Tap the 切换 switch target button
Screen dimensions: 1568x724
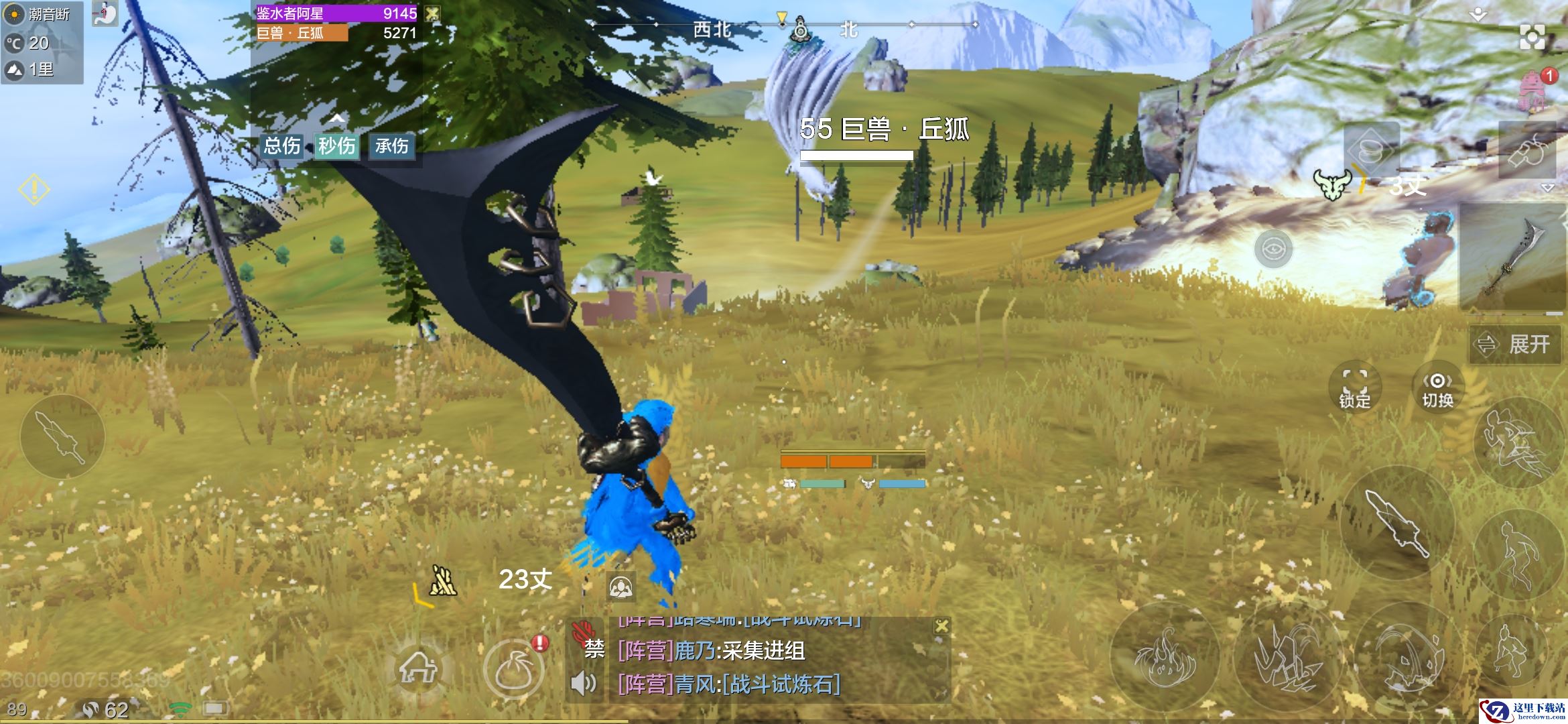coord(1437,387)
